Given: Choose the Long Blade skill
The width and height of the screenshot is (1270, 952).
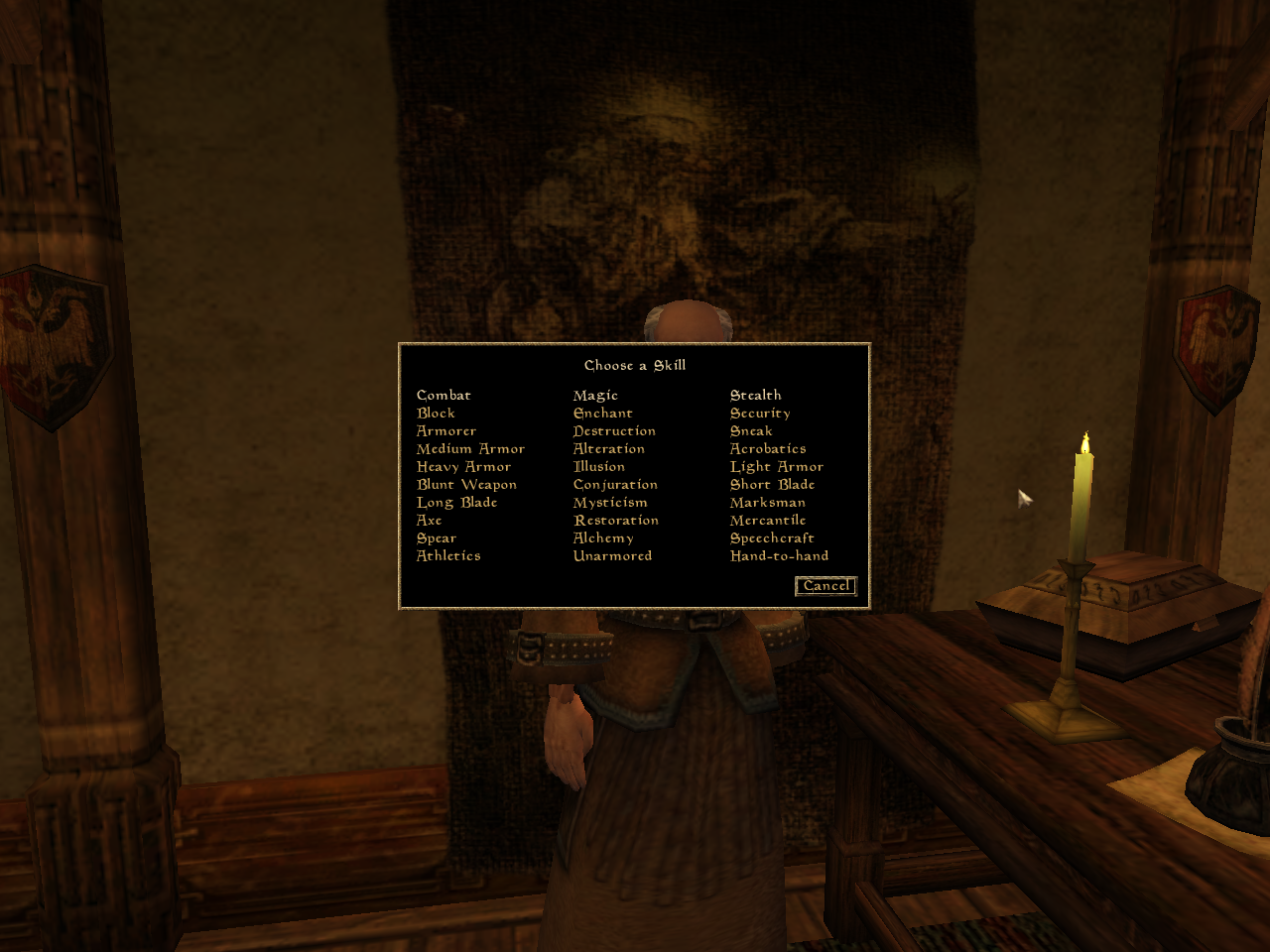Looking at the screenshot, I should 456,502.
